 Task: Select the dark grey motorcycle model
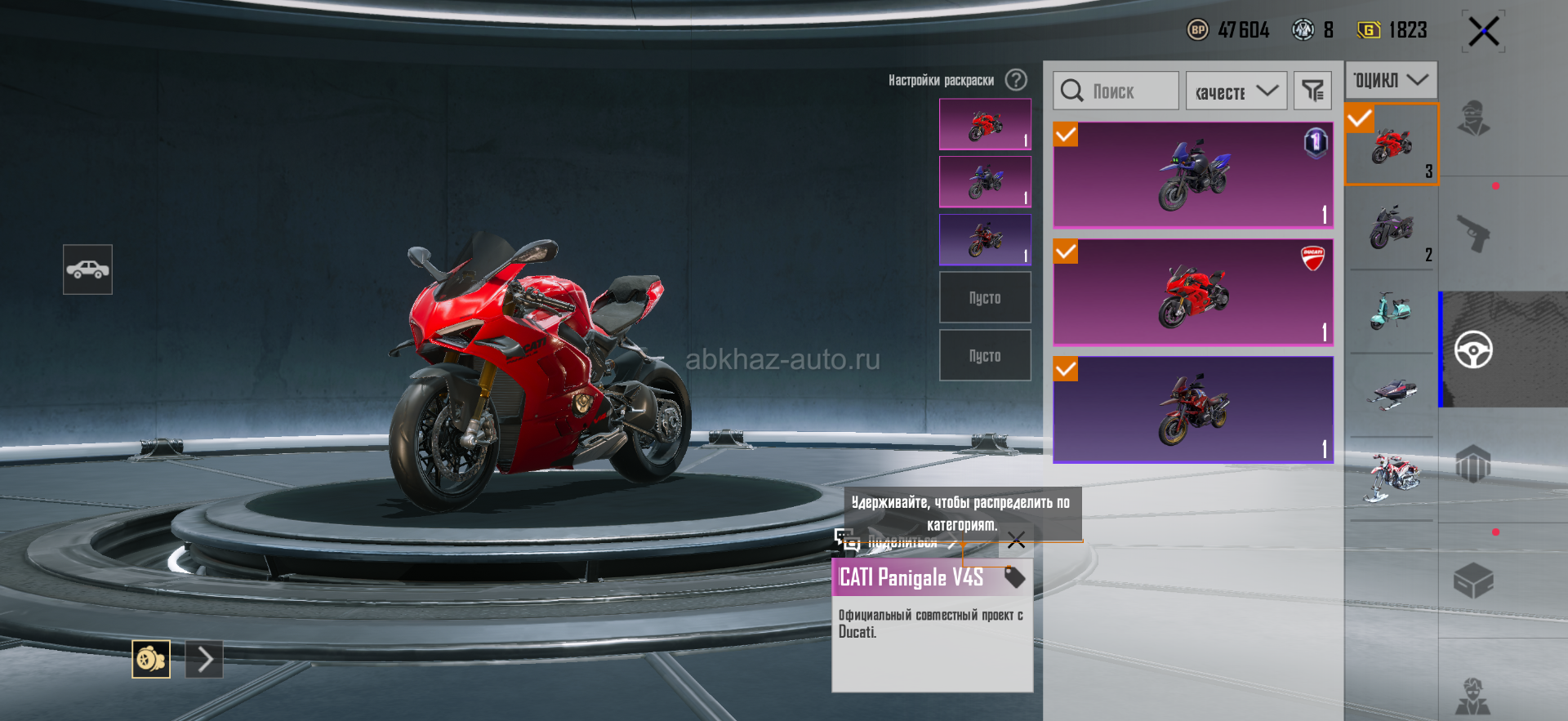1392,228
